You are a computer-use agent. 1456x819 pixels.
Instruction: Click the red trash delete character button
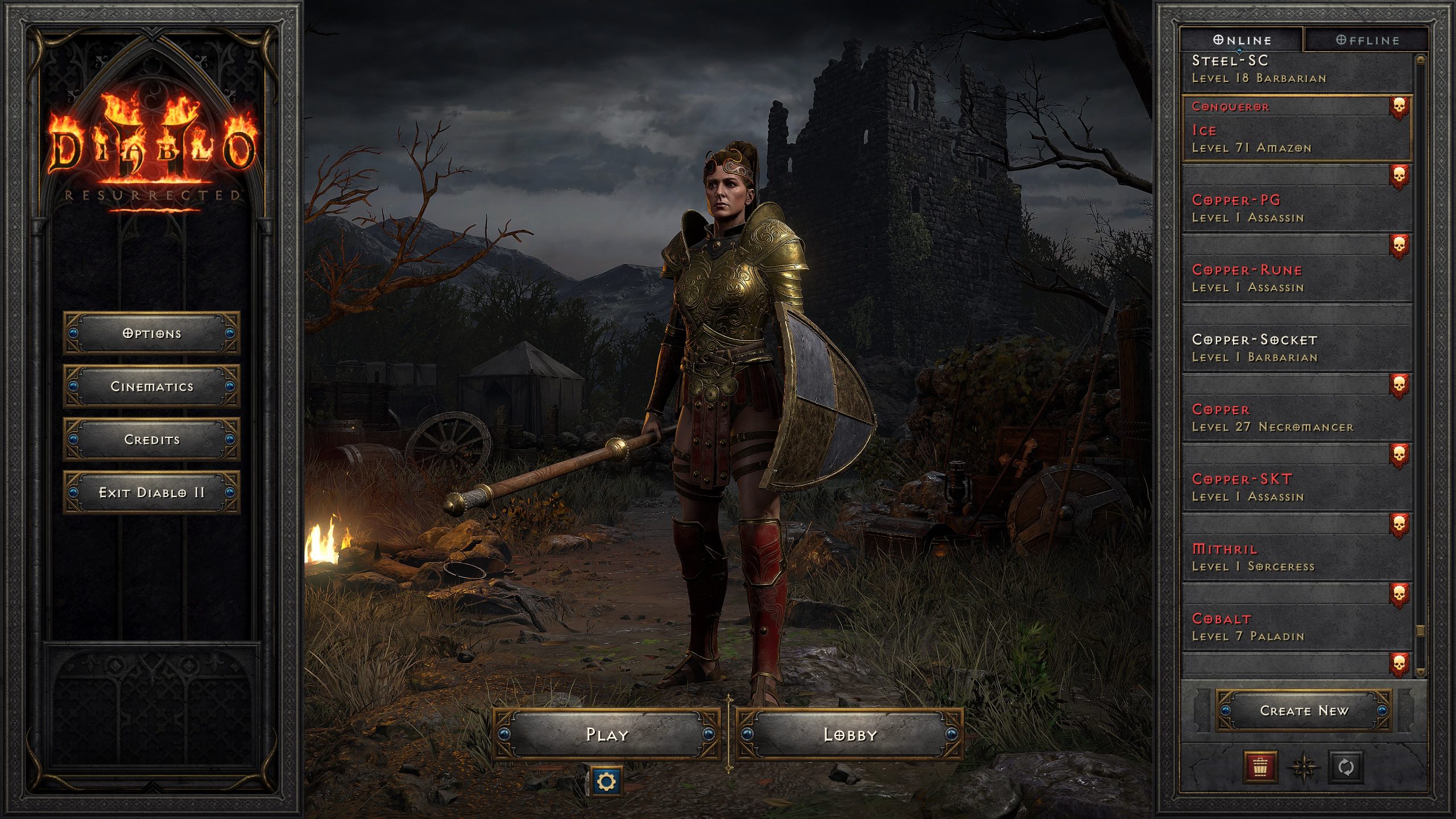coord(1260,767)
